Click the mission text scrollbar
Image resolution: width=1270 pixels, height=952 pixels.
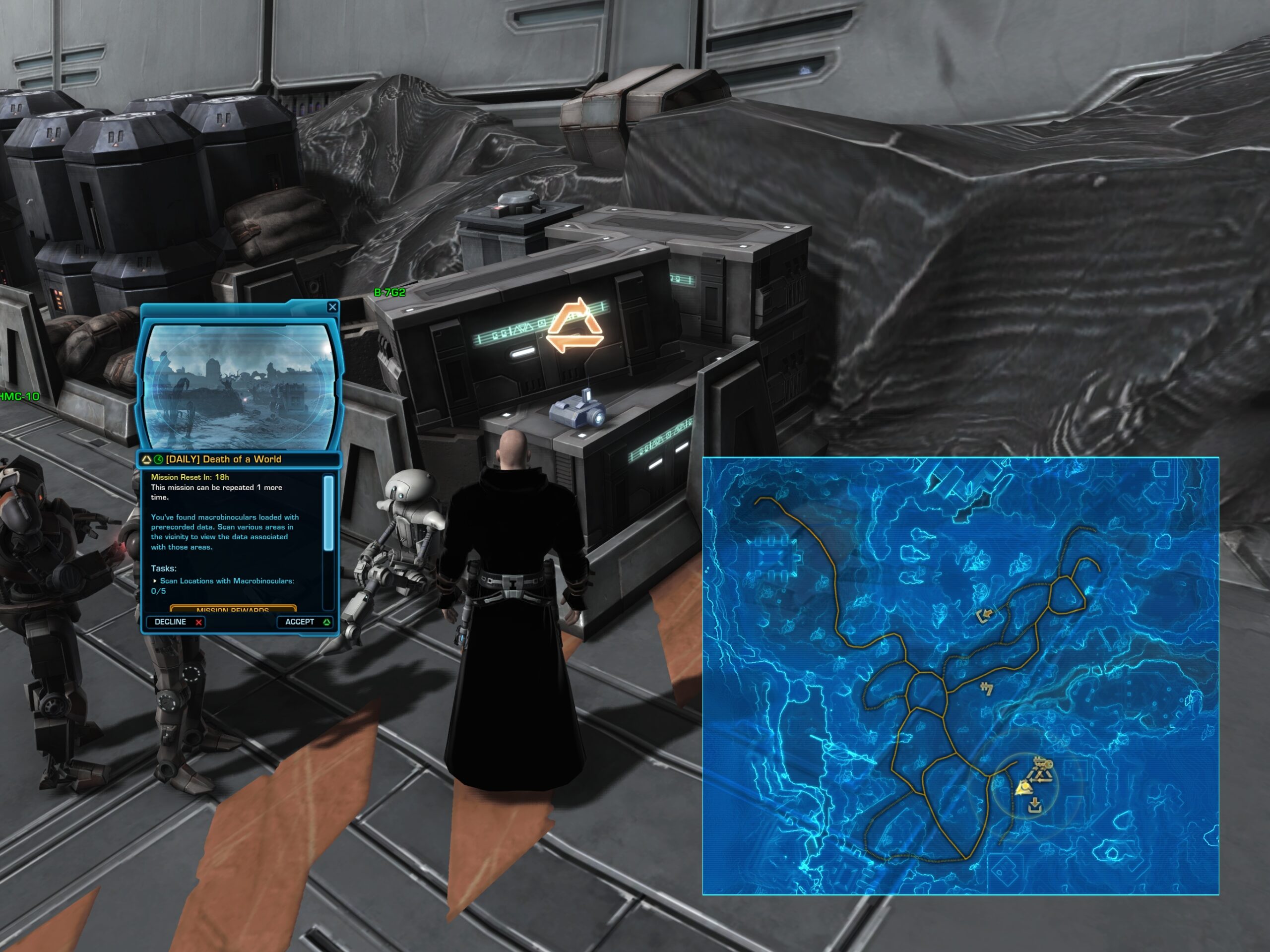tap(329, 512)
